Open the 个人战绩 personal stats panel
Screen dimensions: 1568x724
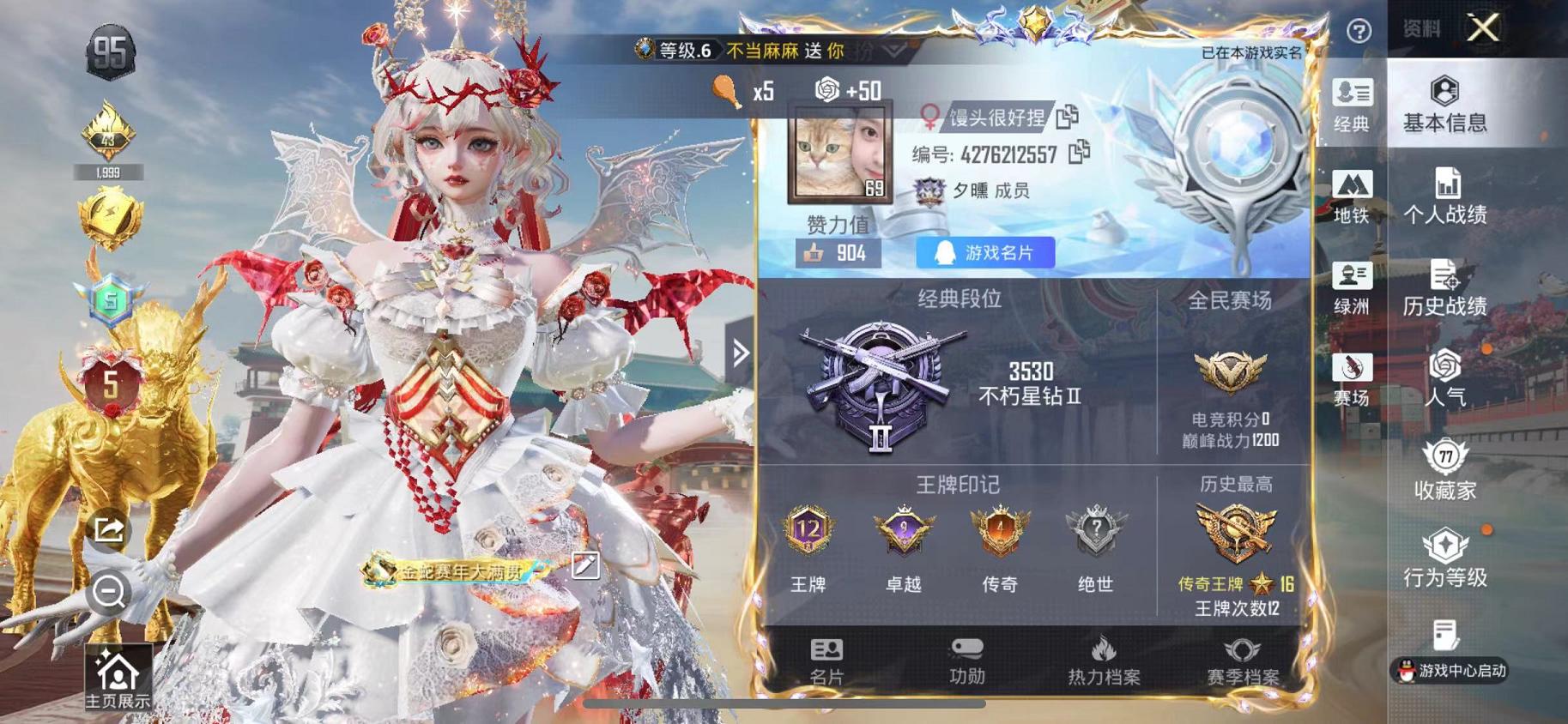click(x=1448, y=196)
